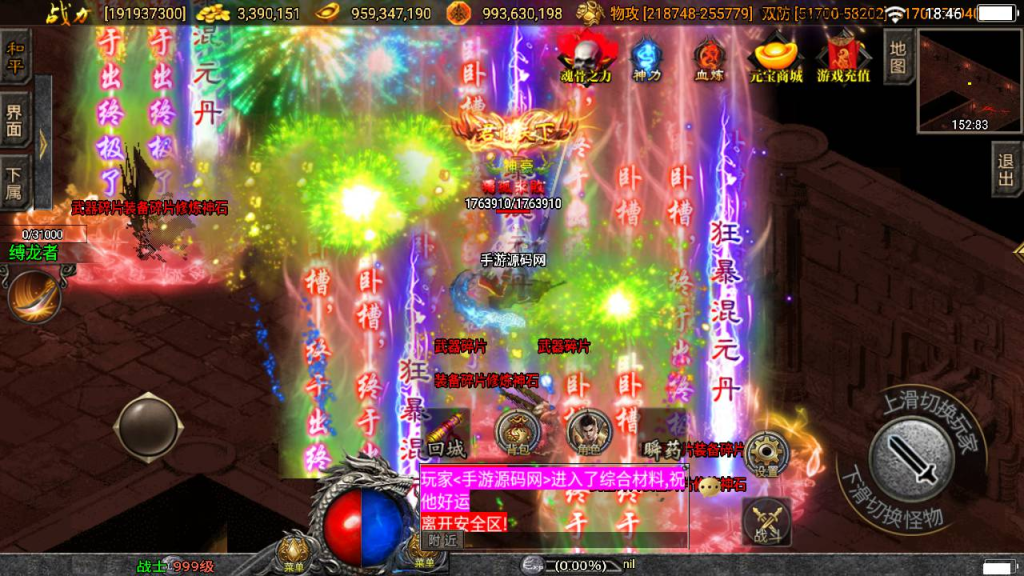Open the 魂骨之力 skull icon
1024x576 pixels.
point(585,56)
